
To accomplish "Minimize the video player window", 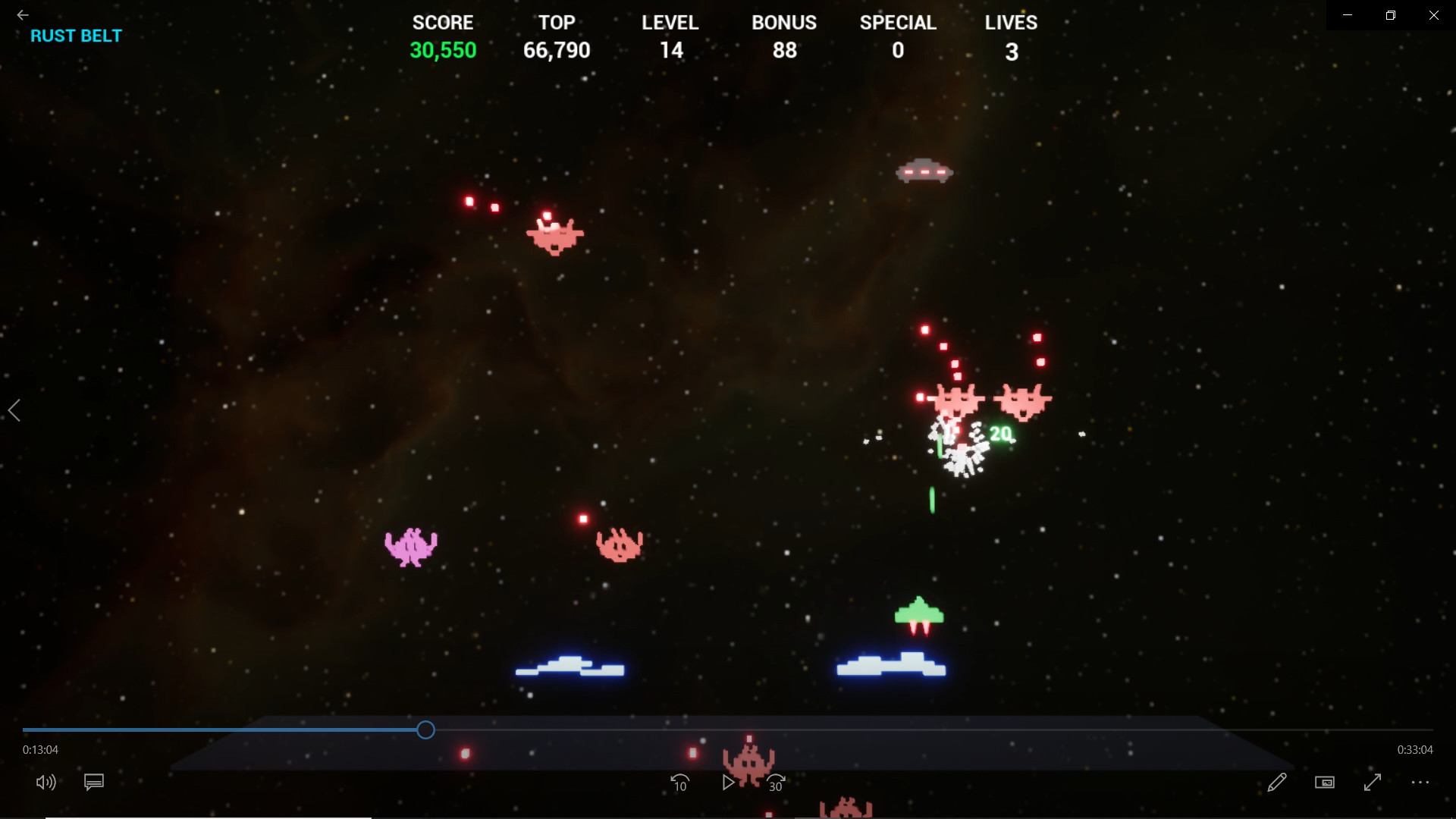I will click(1348, 14).
